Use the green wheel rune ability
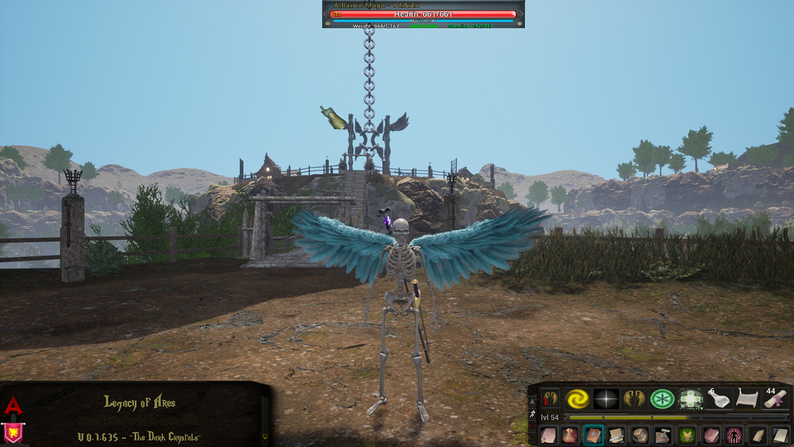 point(662,399)
